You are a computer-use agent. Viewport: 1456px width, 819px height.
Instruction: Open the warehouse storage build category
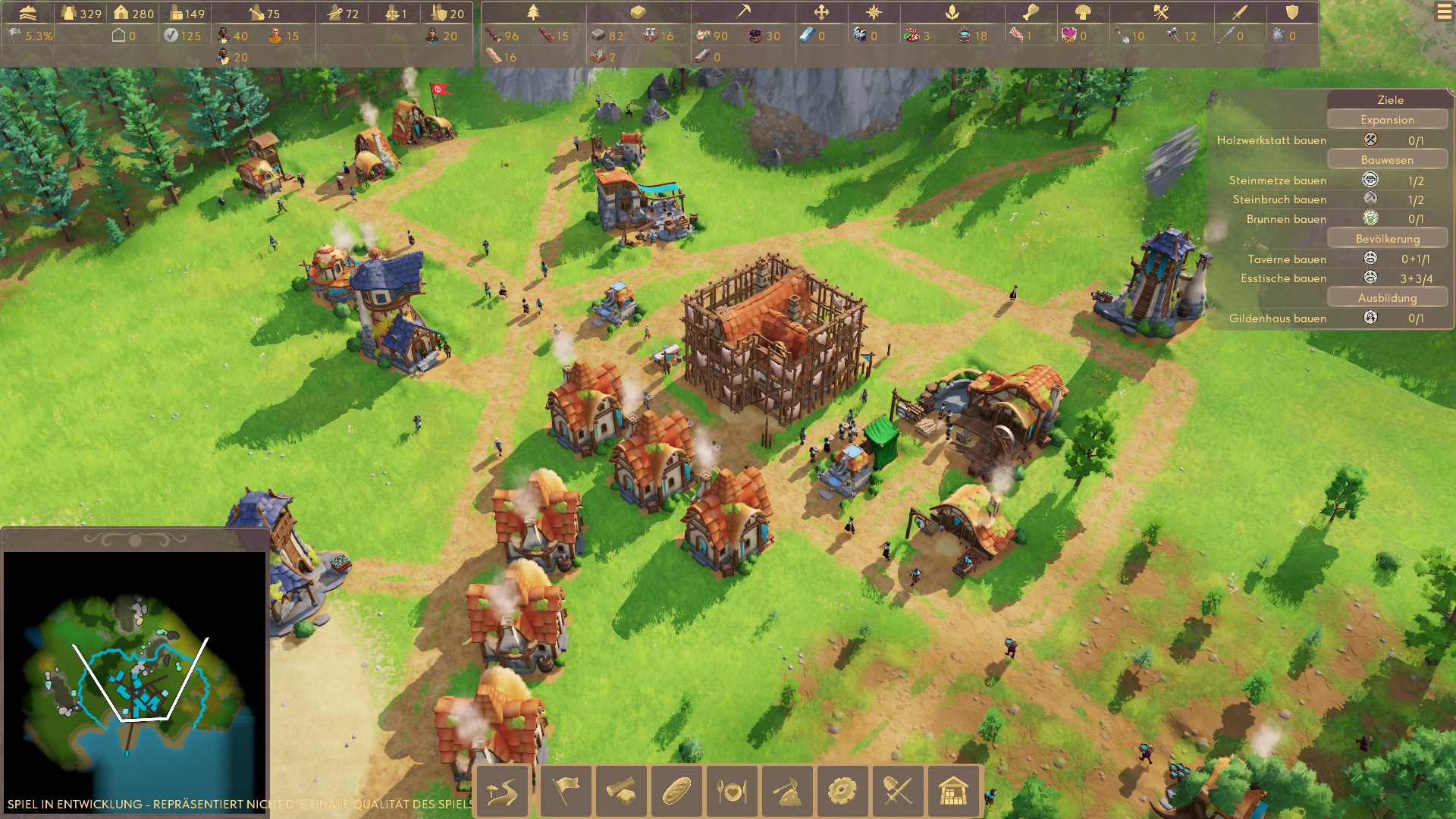[953, 792]
